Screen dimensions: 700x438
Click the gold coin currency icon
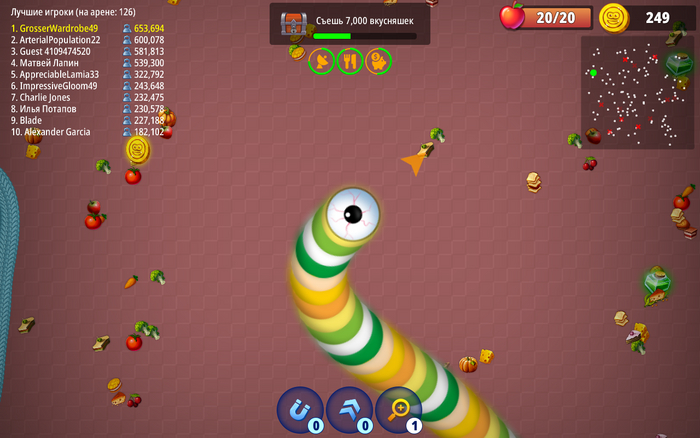(613, 17)
